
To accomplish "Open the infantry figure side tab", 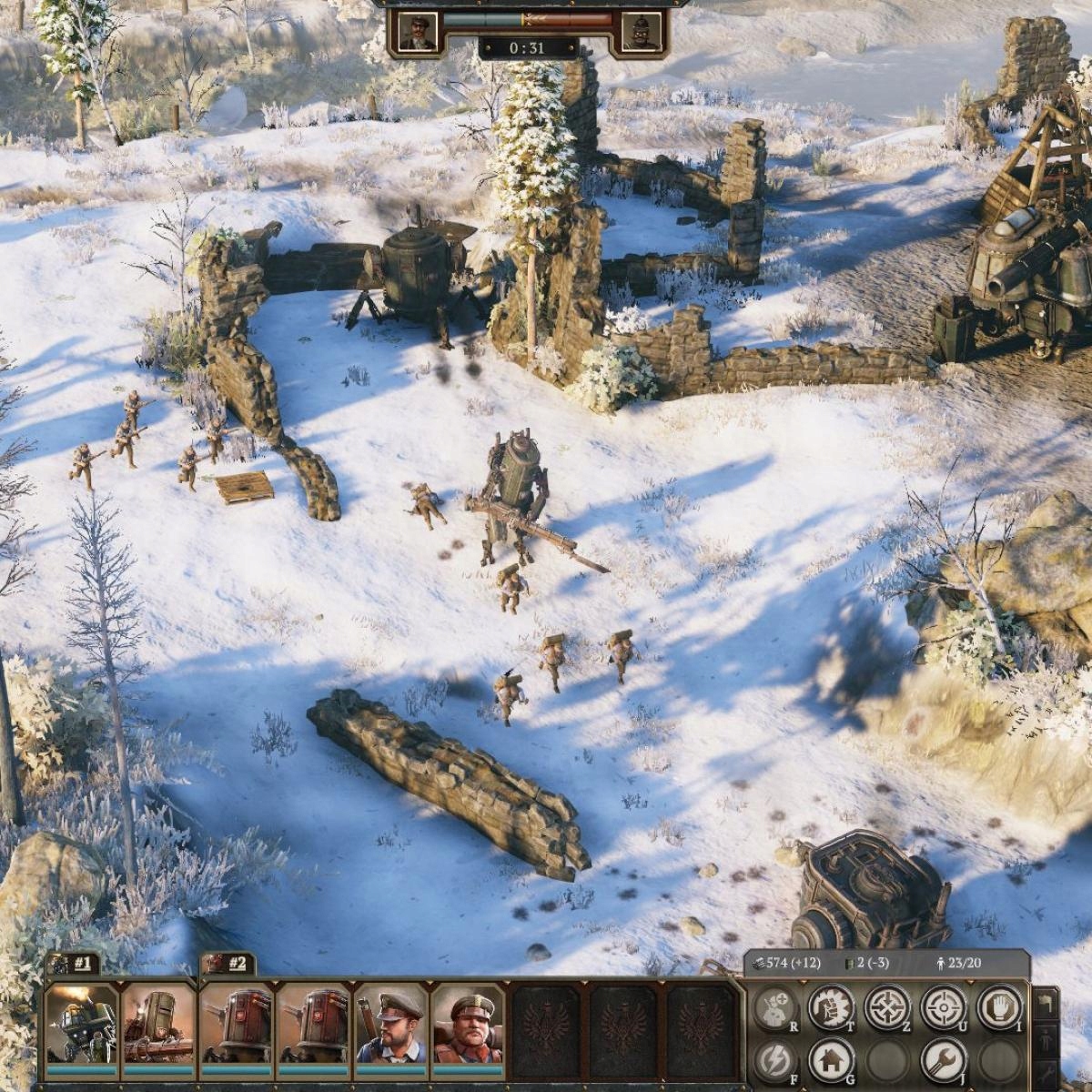I will pos(1046,1039).
